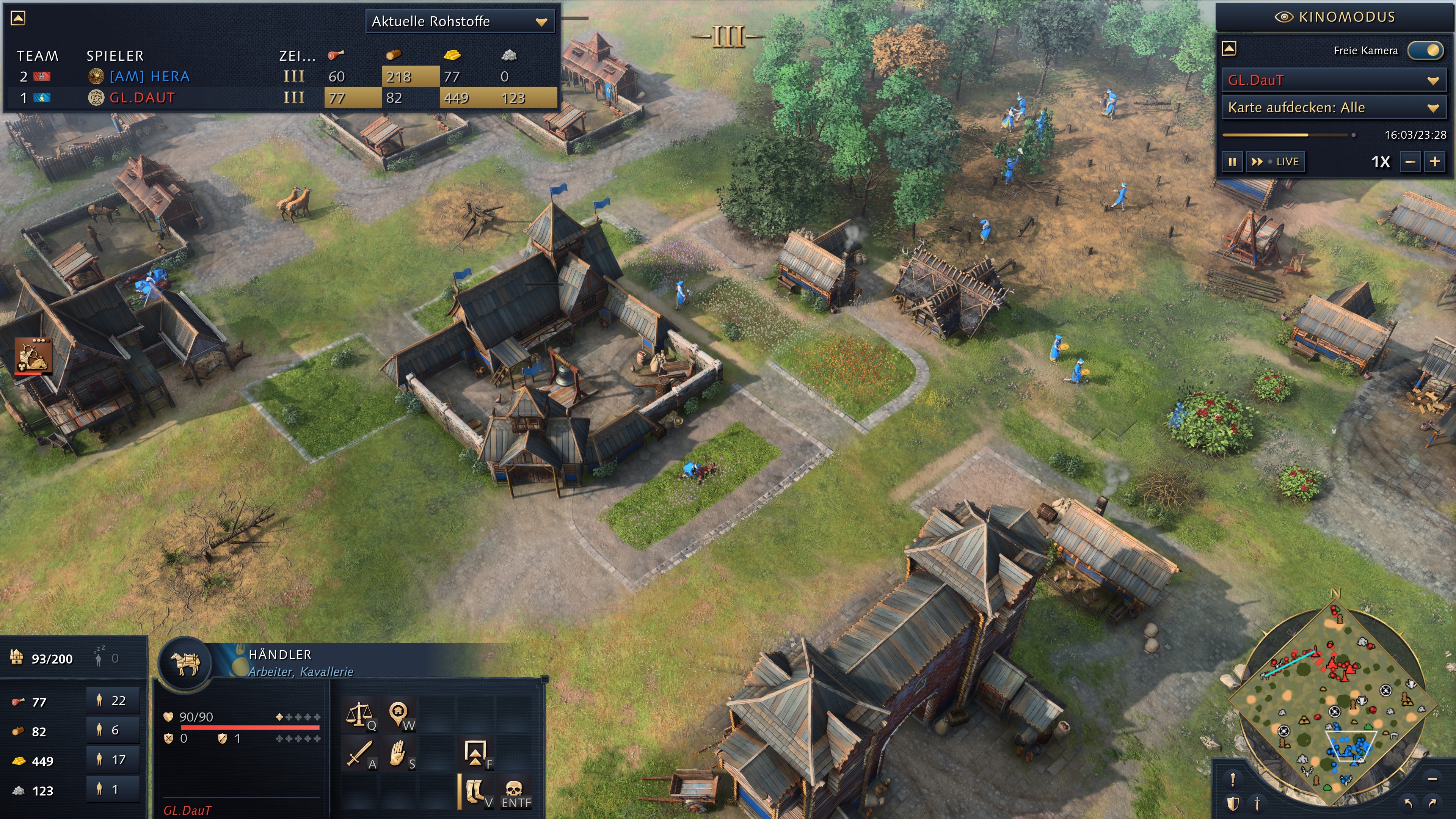Choose the sword attack-move command

point(359,754)
